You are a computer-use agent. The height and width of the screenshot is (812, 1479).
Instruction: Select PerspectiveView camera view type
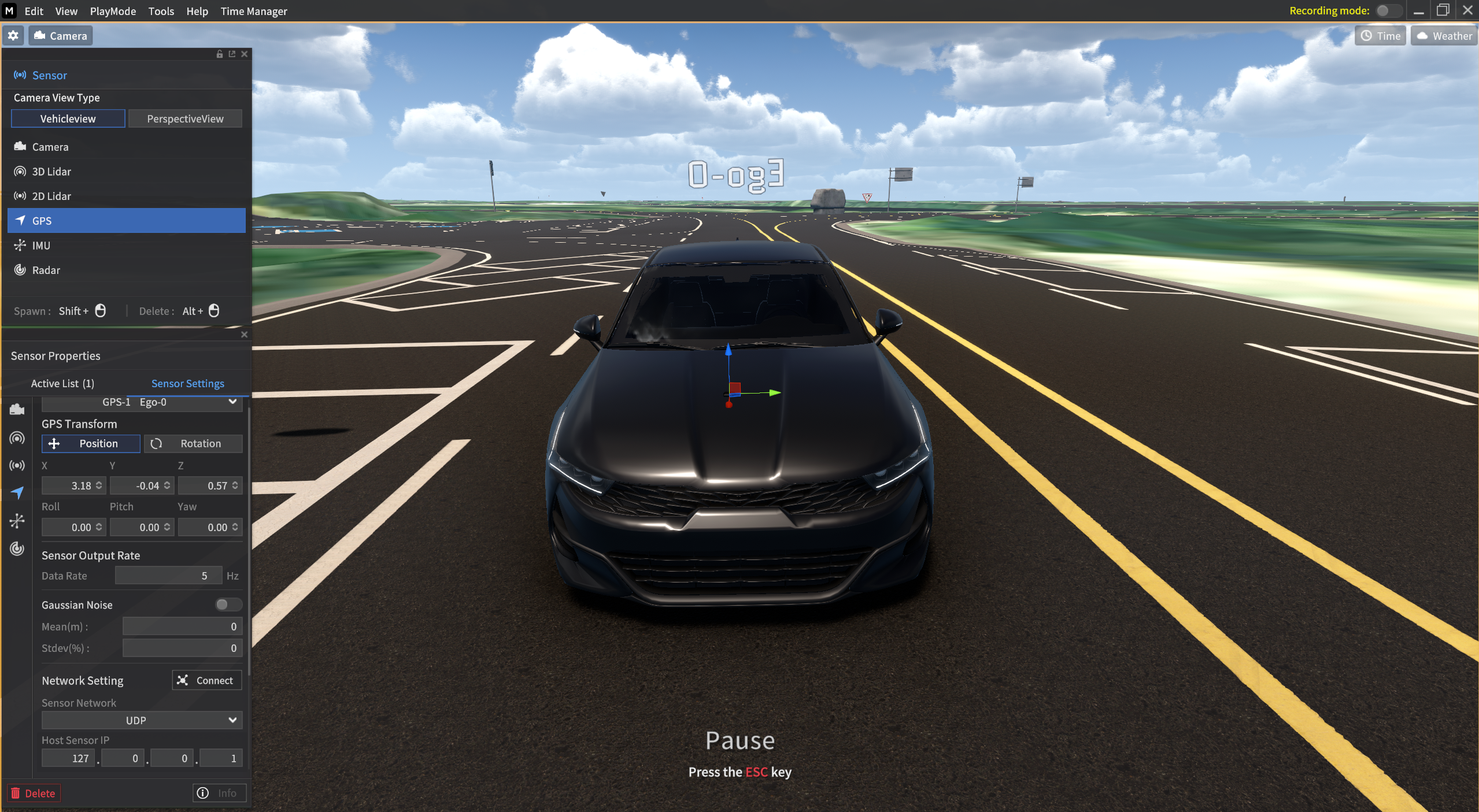[x=185, y=118]
